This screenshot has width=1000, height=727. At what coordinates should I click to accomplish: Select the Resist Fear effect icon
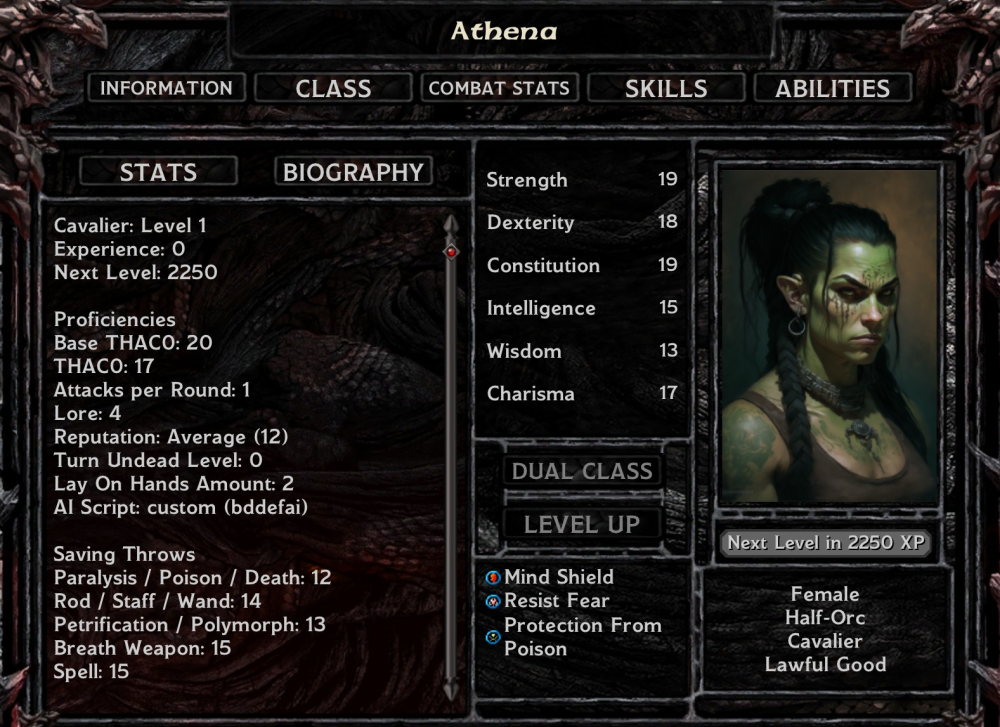(x=492, y=602)
